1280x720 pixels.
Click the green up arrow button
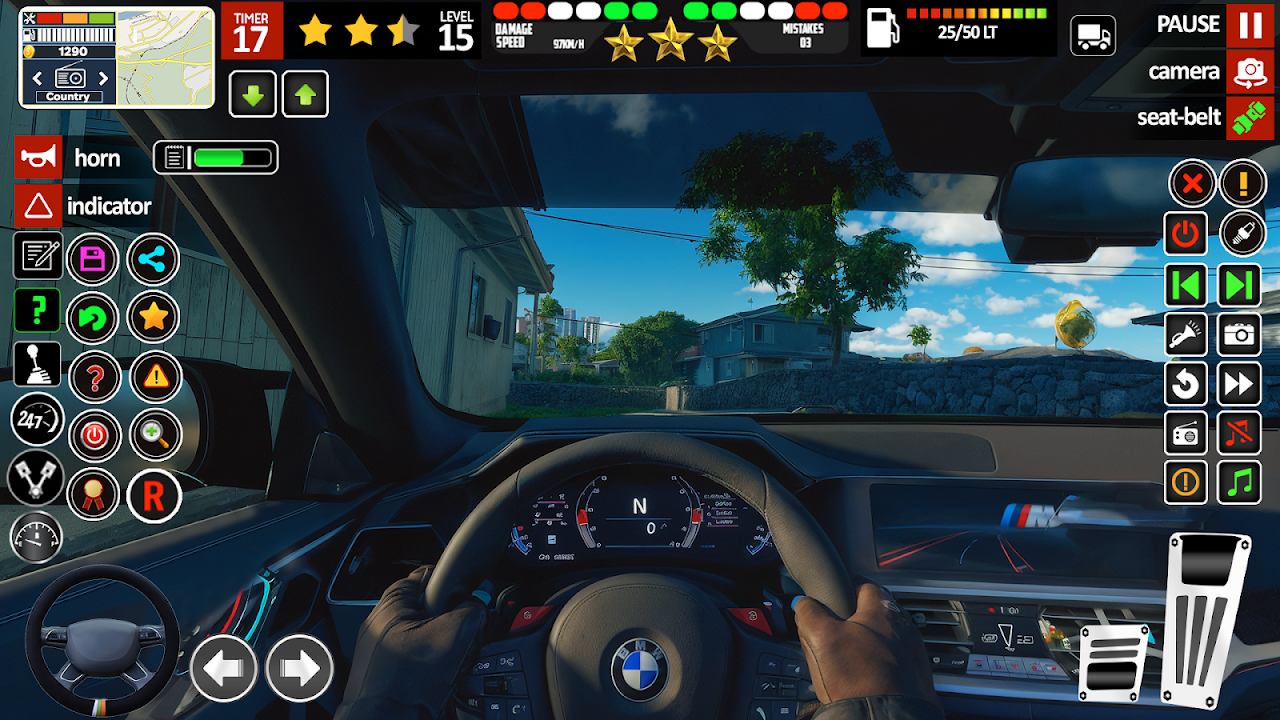[x=305, y=95]
